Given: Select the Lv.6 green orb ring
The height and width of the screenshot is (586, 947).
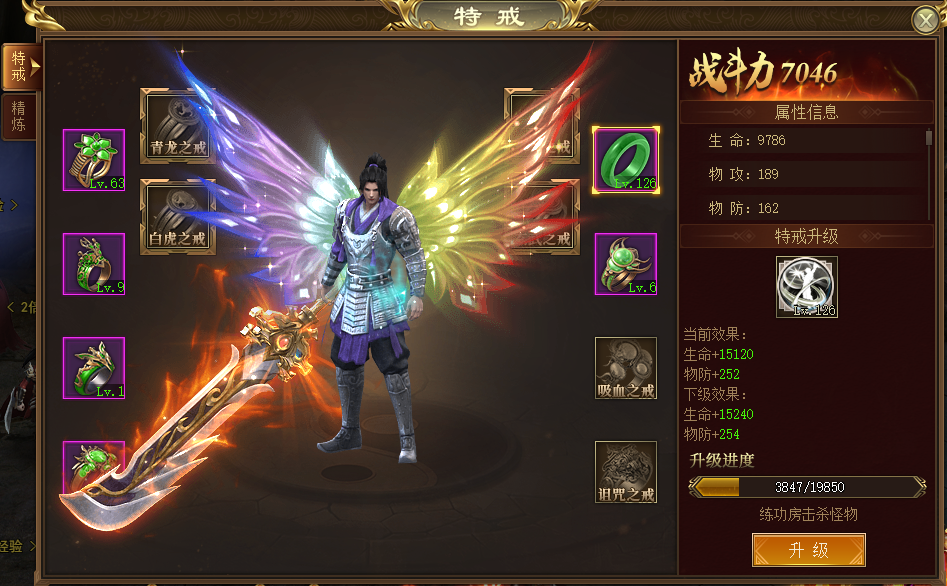Looking at the screenshot, I should 626,264.
